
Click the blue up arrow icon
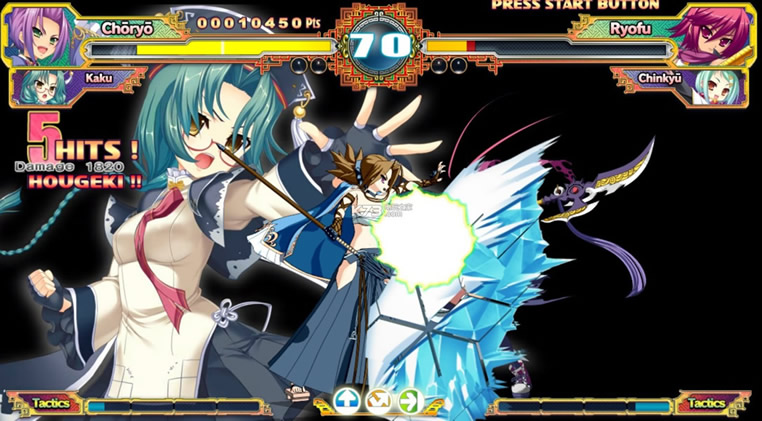coord(348,401)
